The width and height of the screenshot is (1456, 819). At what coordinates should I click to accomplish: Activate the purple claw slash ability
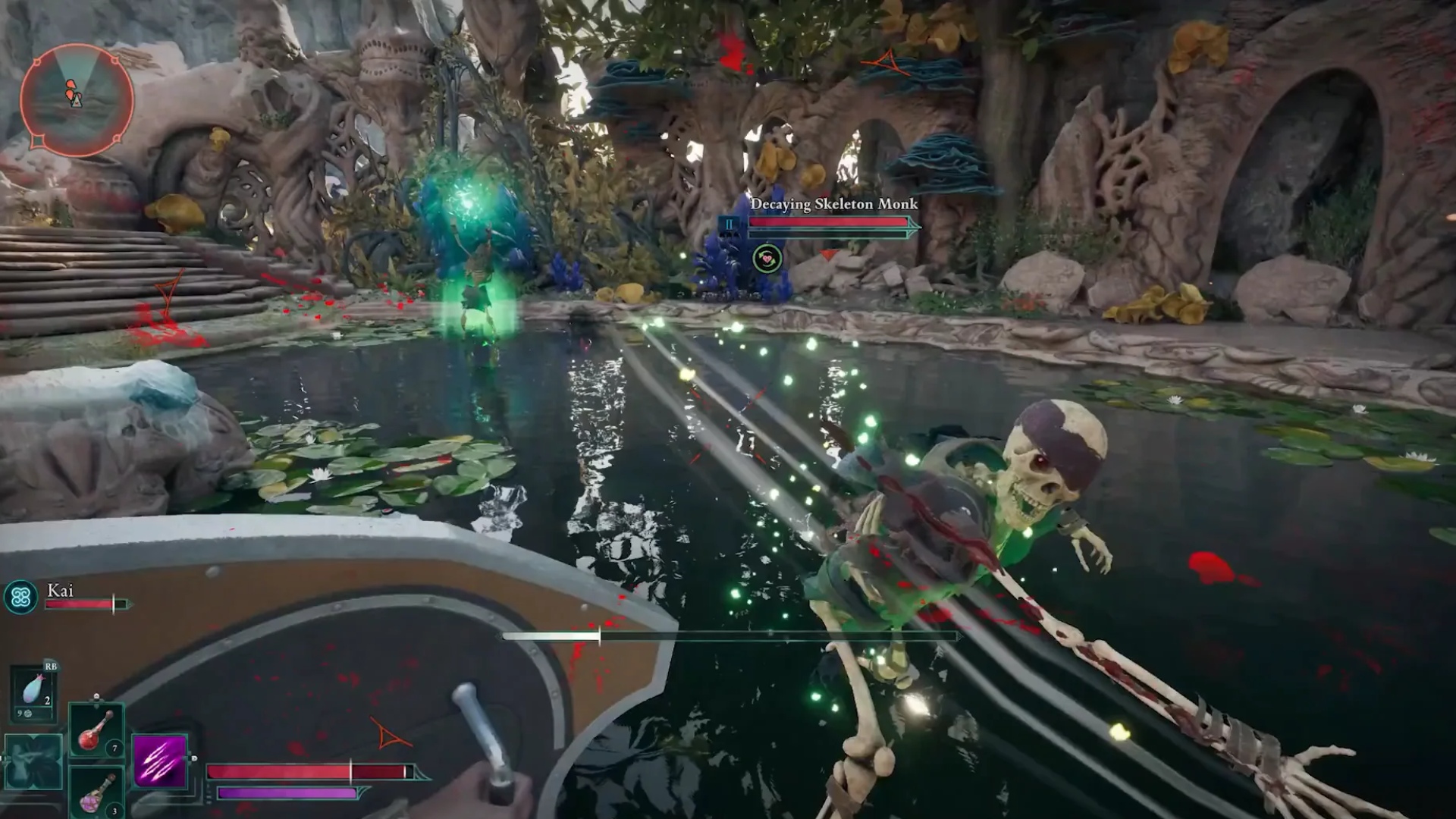click(160, 761)
